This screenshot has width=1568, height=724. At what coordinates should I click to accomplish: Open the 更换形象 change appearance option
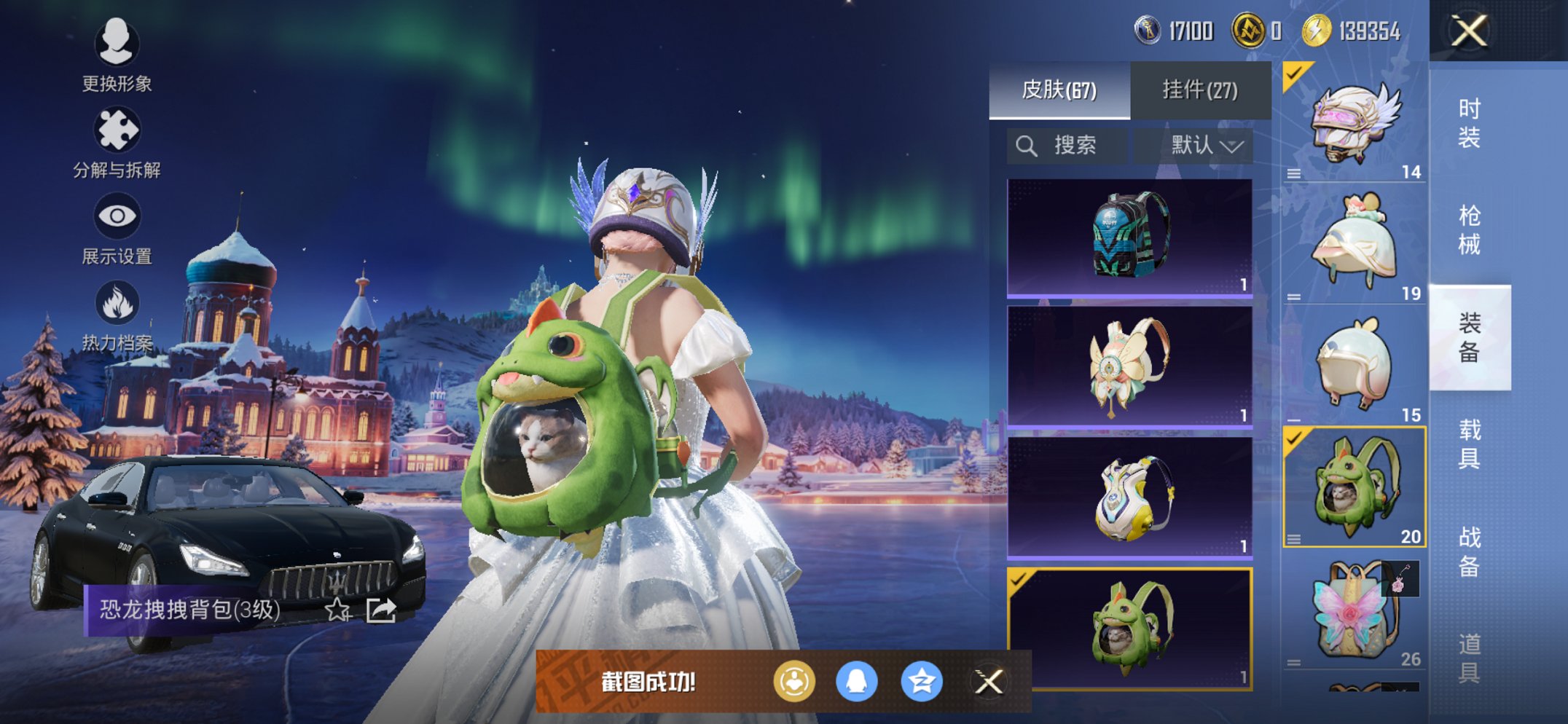tap(117, 55)
